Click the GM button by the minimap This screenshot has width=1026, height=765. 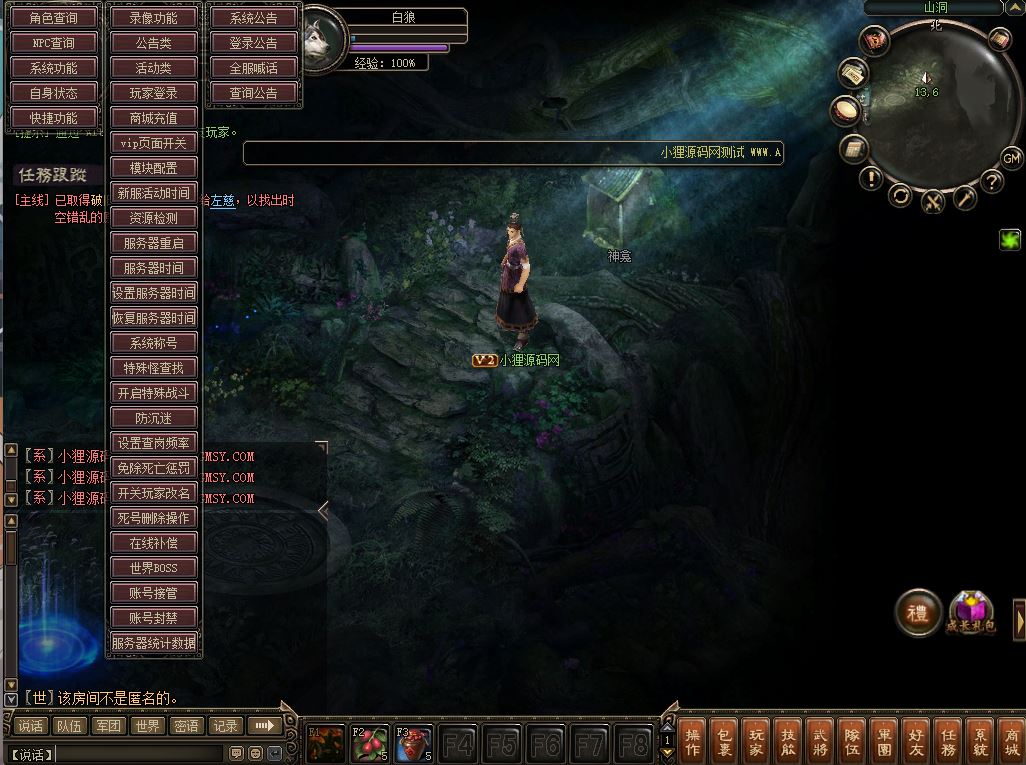pyautogui.click(x=1011, y=158)
